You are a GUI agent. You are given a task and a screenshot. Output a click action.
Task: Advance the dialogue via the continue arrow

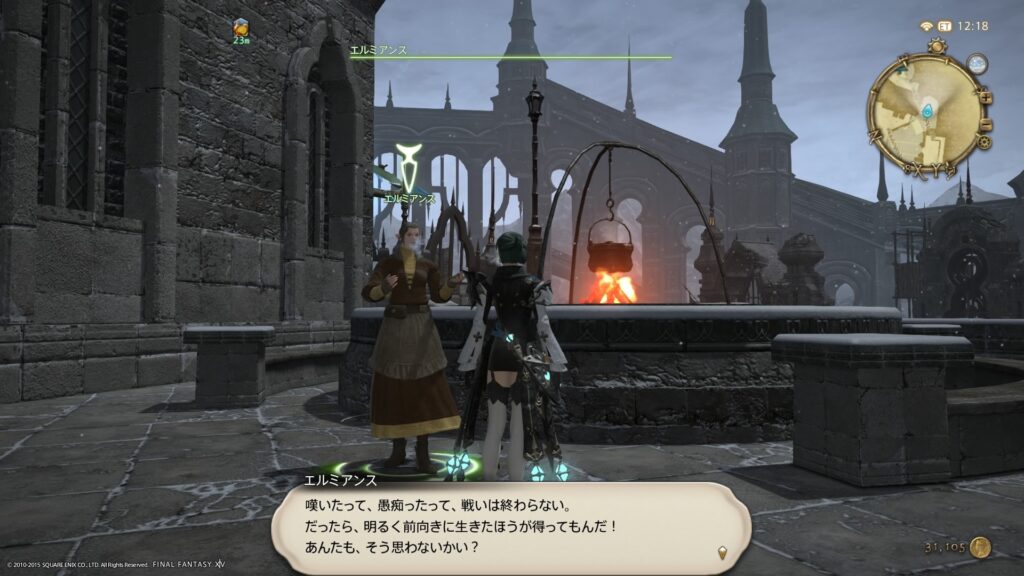(x=722, y=551)
